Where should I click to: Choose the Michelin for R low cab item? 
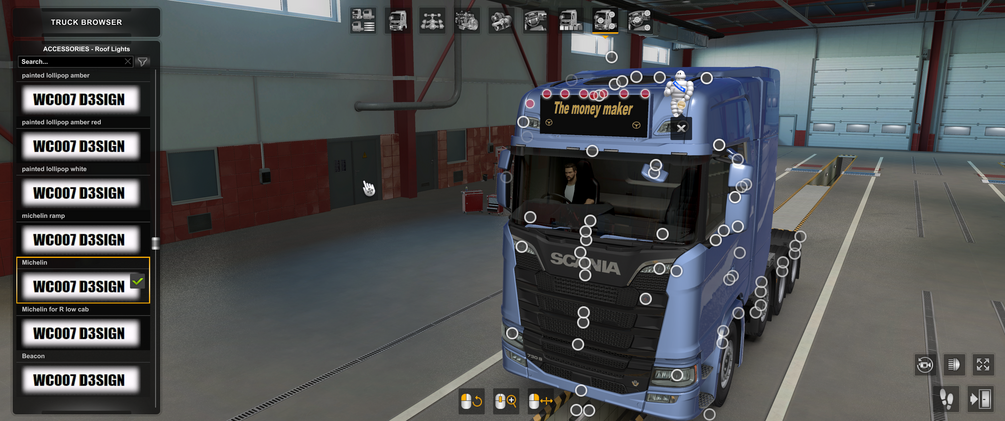pos(79,333)
